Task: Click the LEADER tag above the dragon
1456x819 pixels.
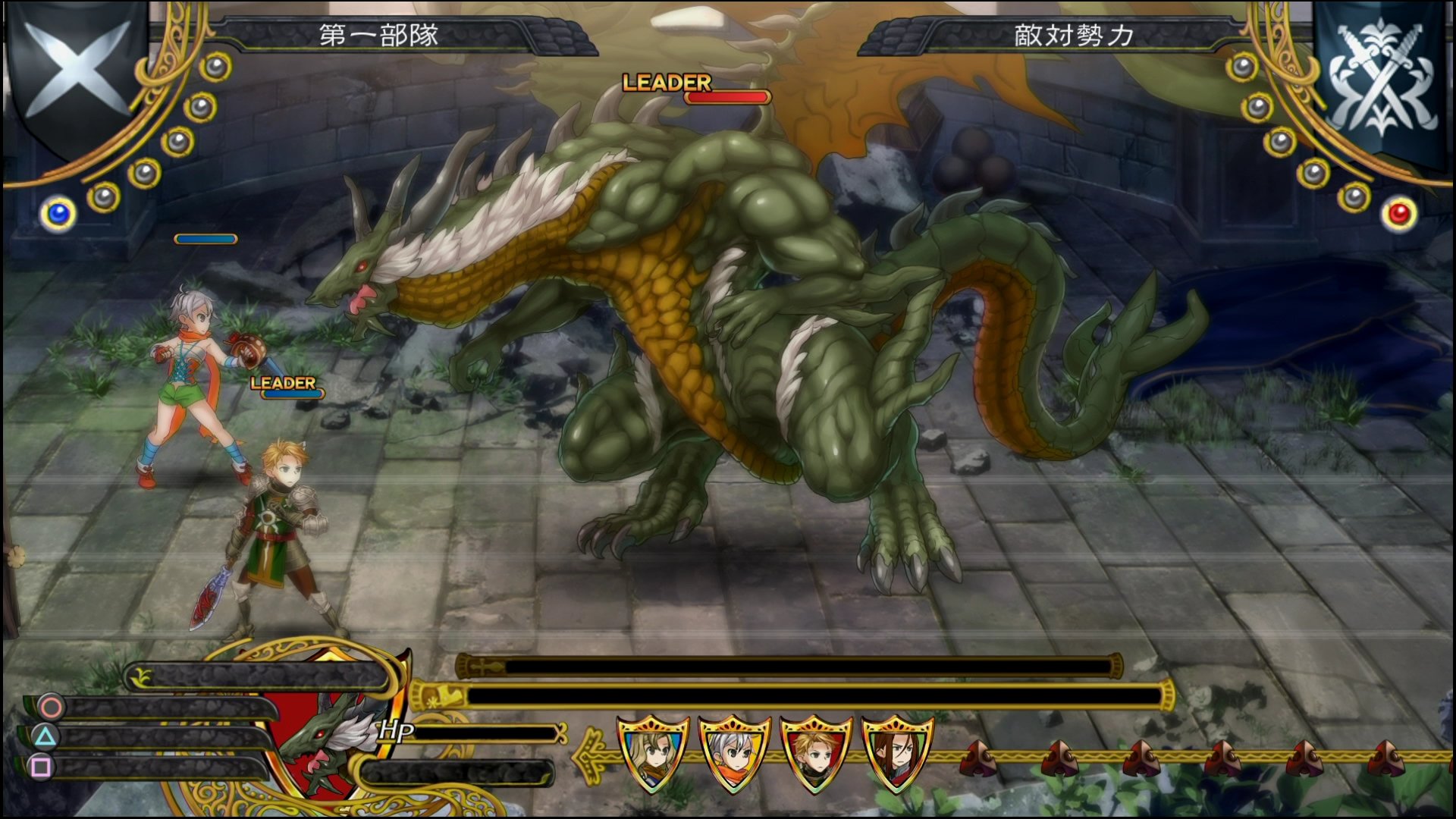Action: coord(665,82)
